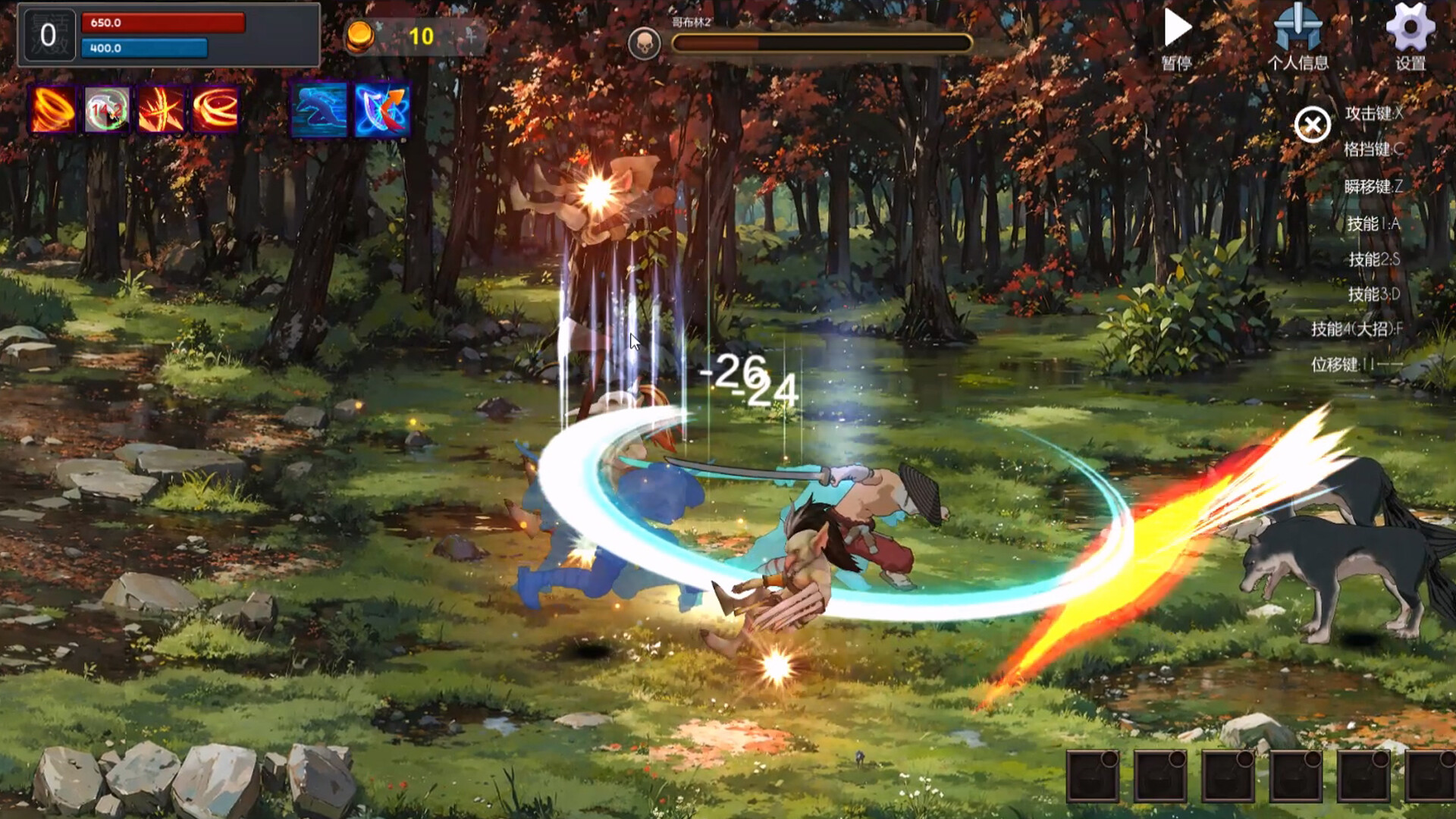Image resolution: width=1456 pixels, height=819 pixels.
Task: Activate the cross-slash fire skill icon
Action: [161, 110]
